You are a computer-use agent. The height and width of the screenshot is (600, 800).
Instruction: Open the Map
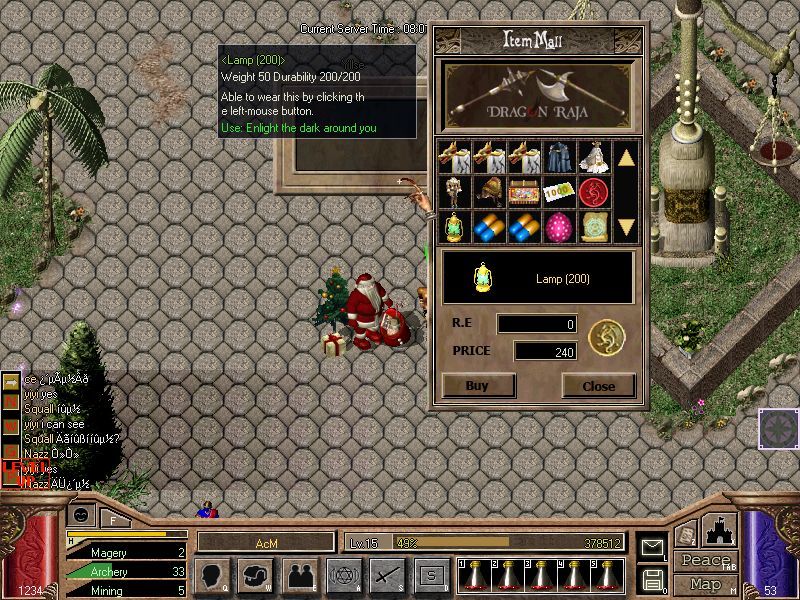click(x=706, y=584)
